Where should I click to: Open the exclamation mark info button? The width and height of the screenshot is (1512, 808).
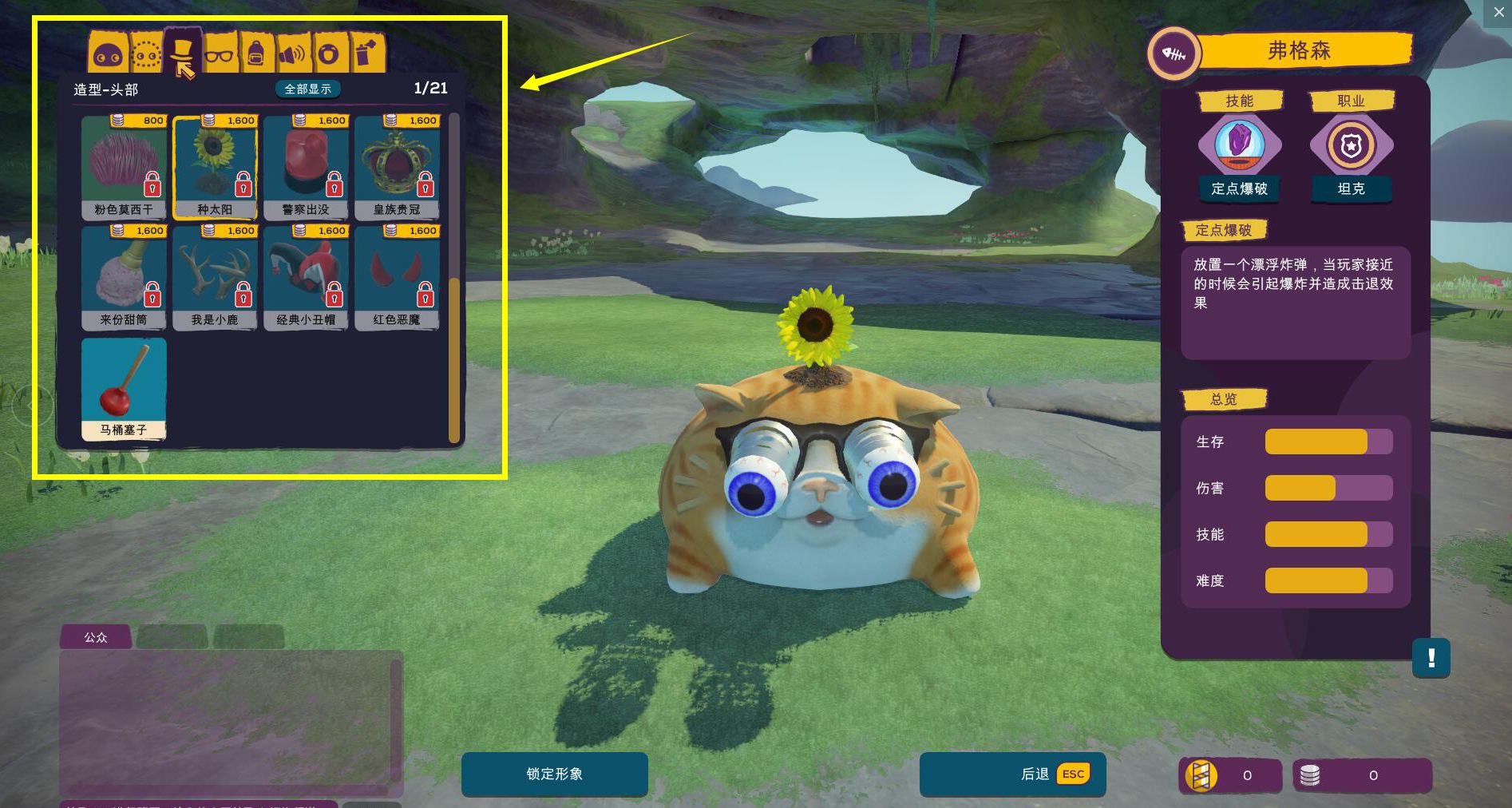click(1431, 658)
